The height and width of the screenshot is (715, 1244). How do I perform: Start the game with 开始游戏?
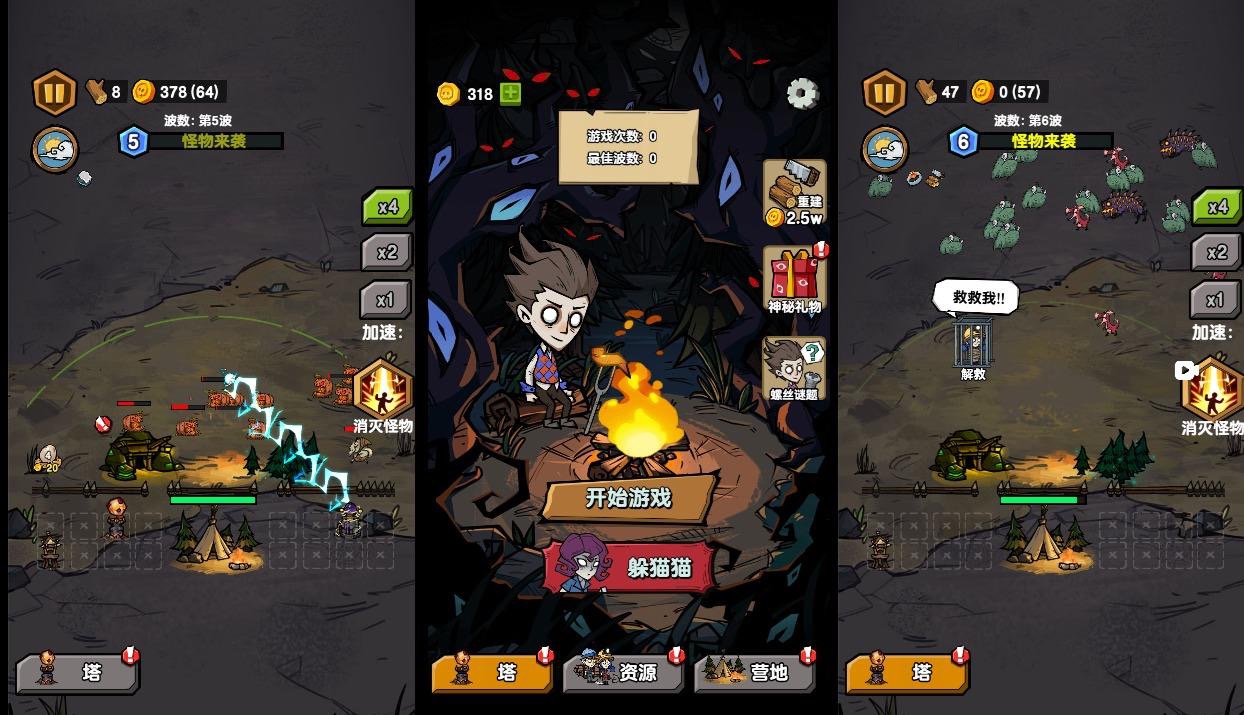click(x=628, y=498)
